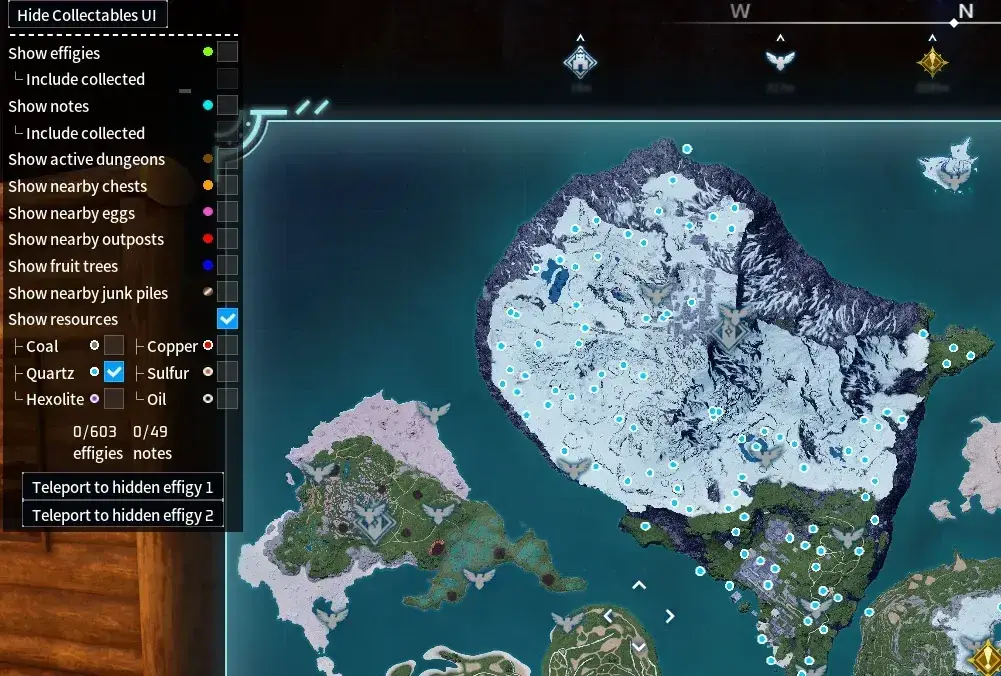Enable Show active dungeons

[x=228, y=158]
